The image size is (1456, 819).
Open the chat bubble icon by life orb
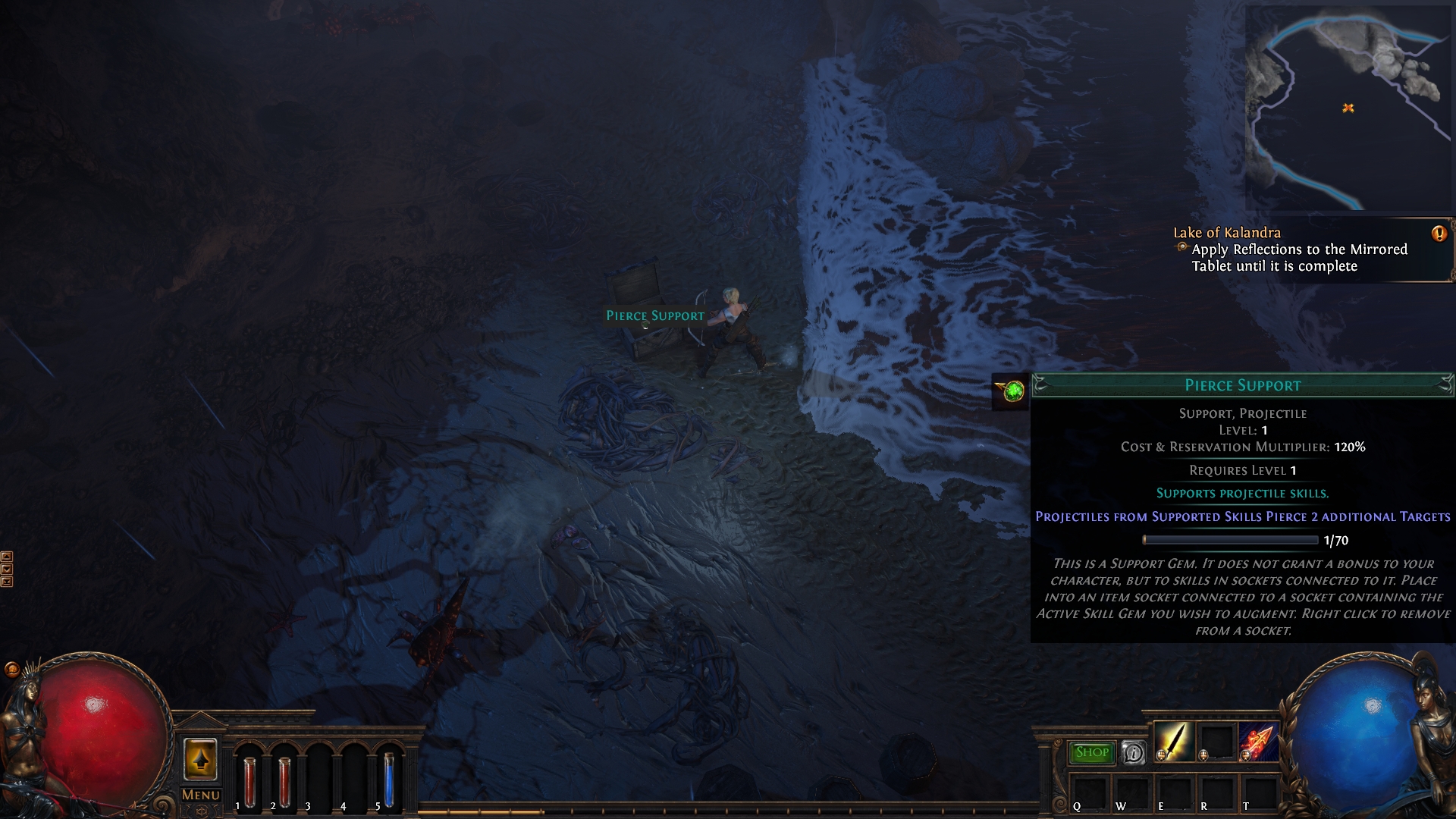point(12,669)
